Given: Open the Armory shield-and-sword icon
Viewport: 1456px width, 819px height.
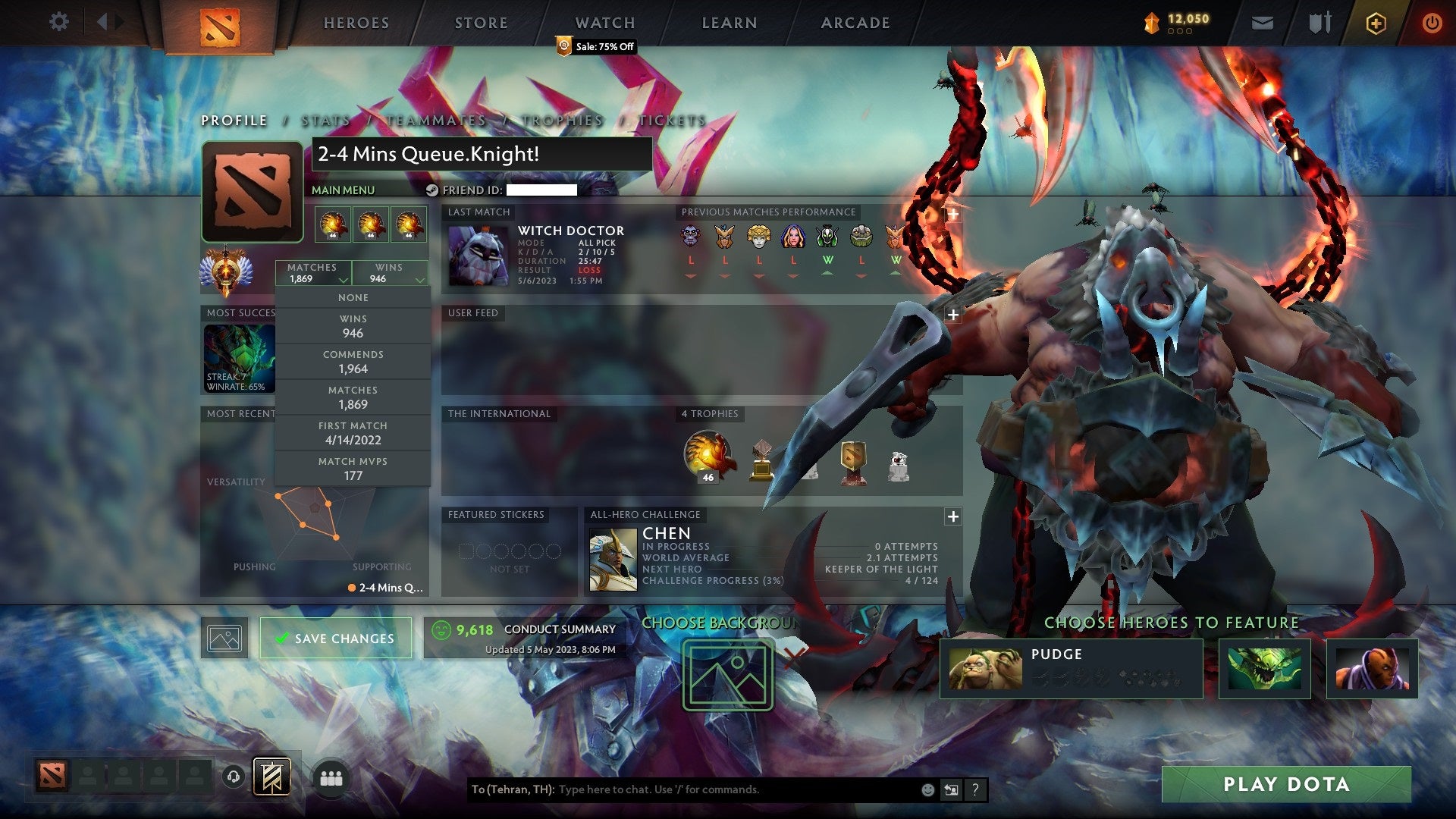Looking at the screenshot, I should [x=1319, y=23].
